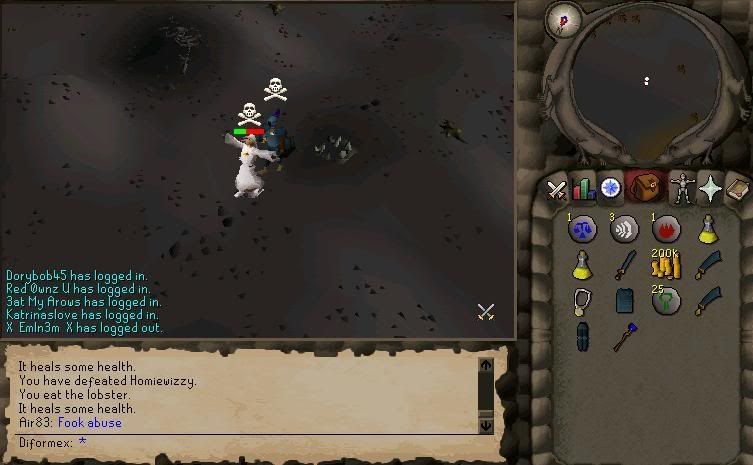Screen dimensions: 753x465
Task: Open the quest list tab
Action: coord(609,188)
